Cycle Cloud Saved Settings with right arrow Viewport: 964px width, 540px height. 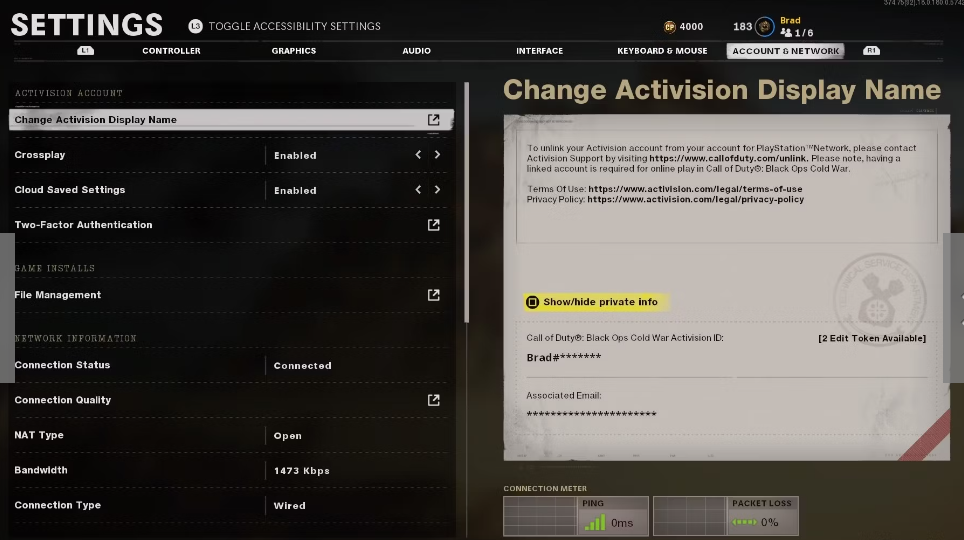click(x=437, y=190)
